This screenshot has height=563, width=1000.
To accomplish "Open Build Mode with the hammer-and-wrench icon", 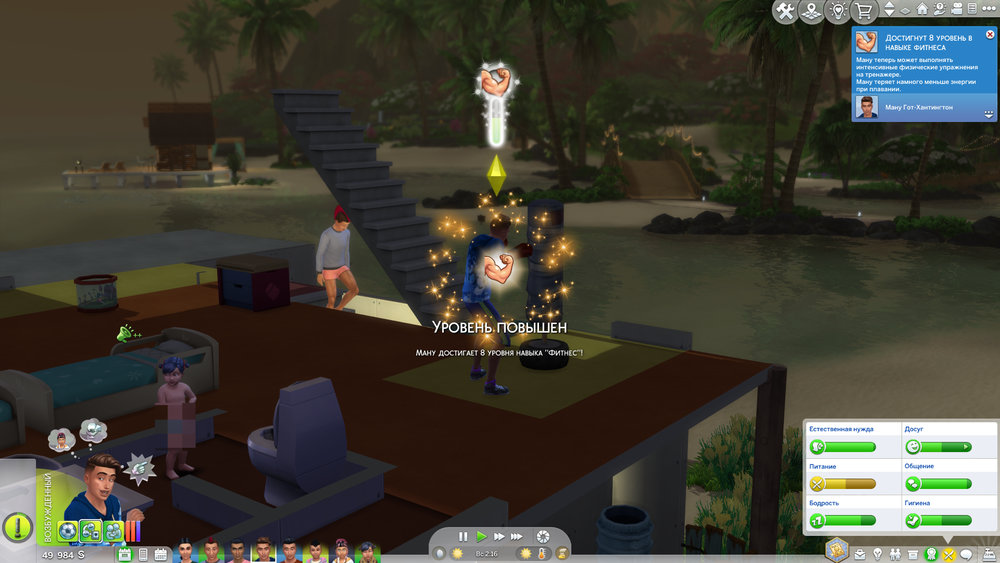I will (x=785, y=11).
